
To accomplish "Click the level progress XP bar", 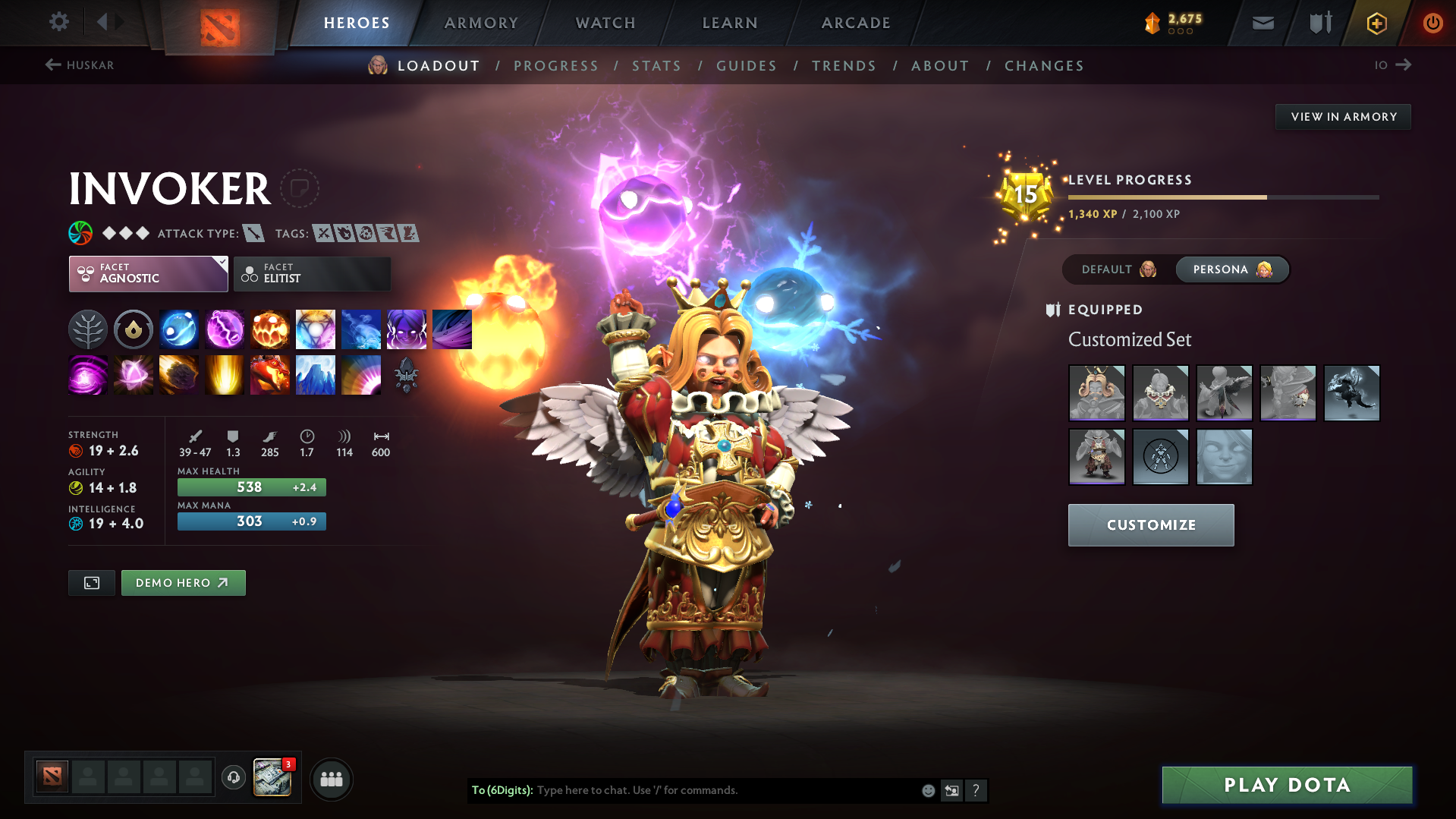I will pyautogui.click(x=1222, y=197).
